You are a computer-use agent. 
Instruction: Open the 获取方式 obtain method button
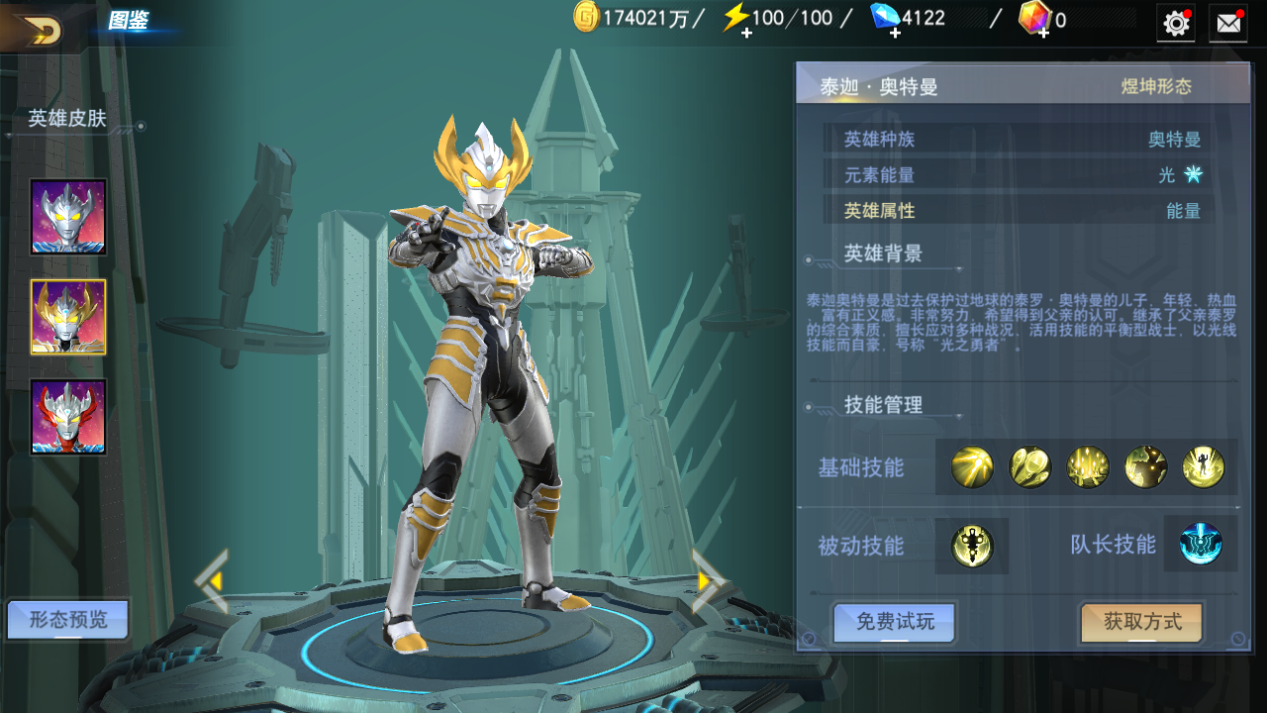pos(1142,622)
